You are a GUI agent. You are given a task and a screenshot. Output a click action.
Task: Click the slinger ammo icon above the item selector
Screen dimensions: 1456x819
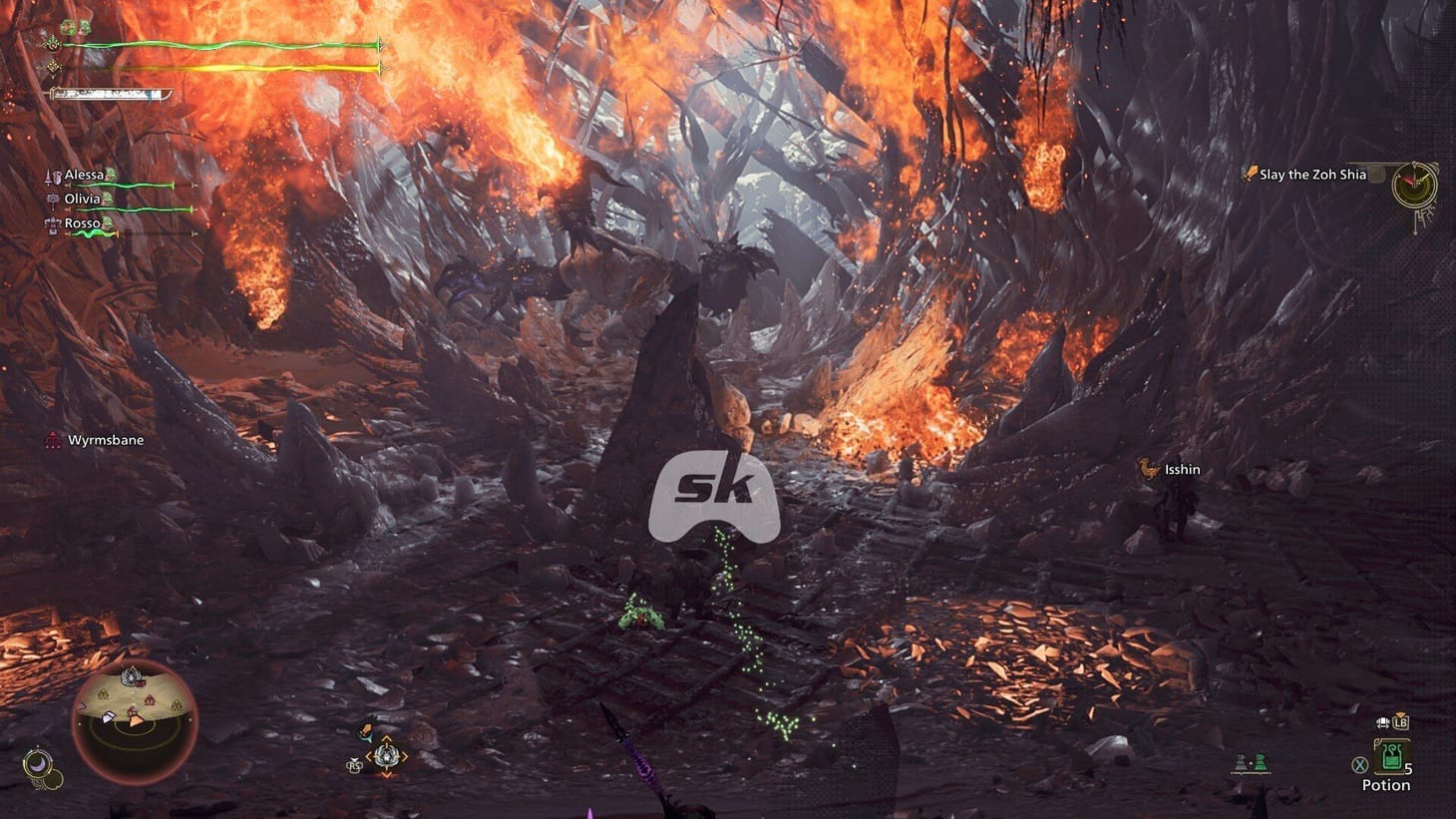pos(366,731)
